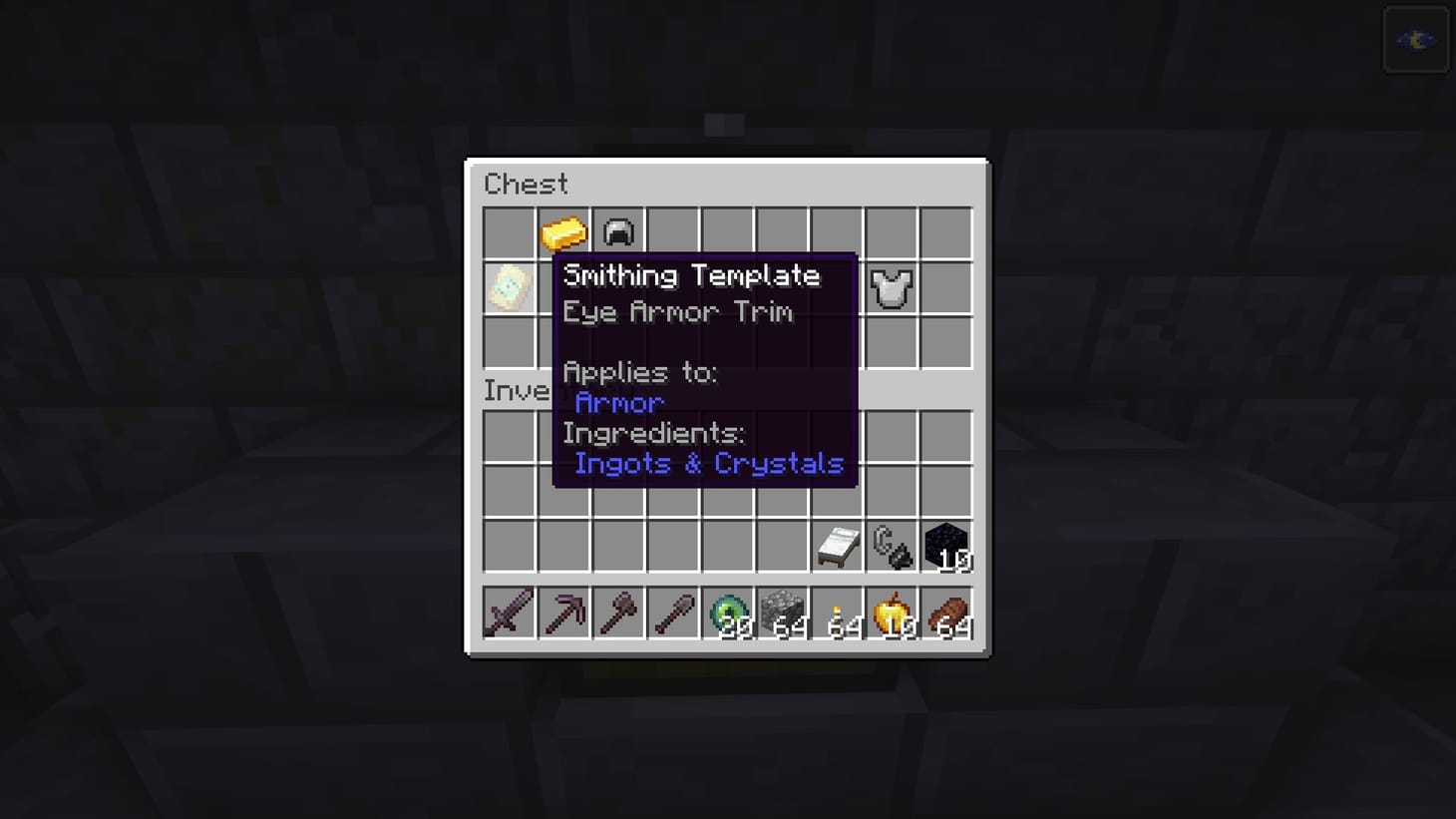
Task: Select the 10 golden apples
Action: pyautogui.click(x=891, y=613)
